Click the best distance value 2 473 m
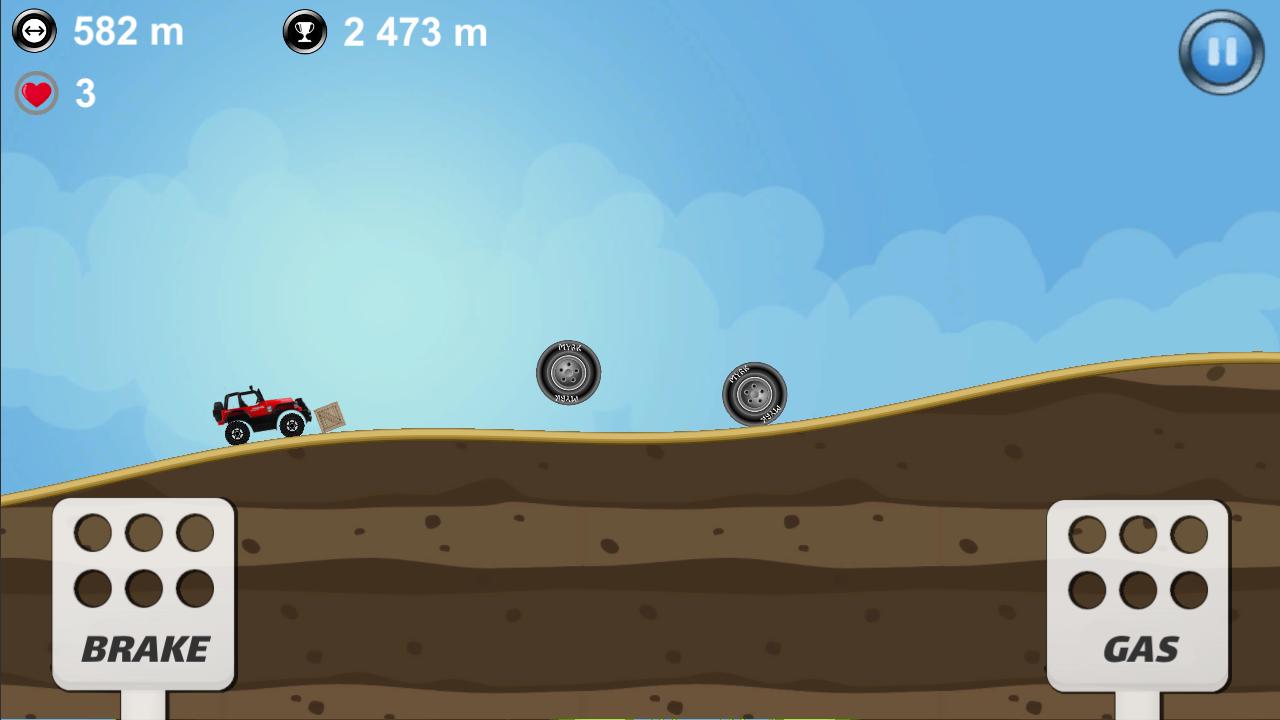 click(415, 31)
